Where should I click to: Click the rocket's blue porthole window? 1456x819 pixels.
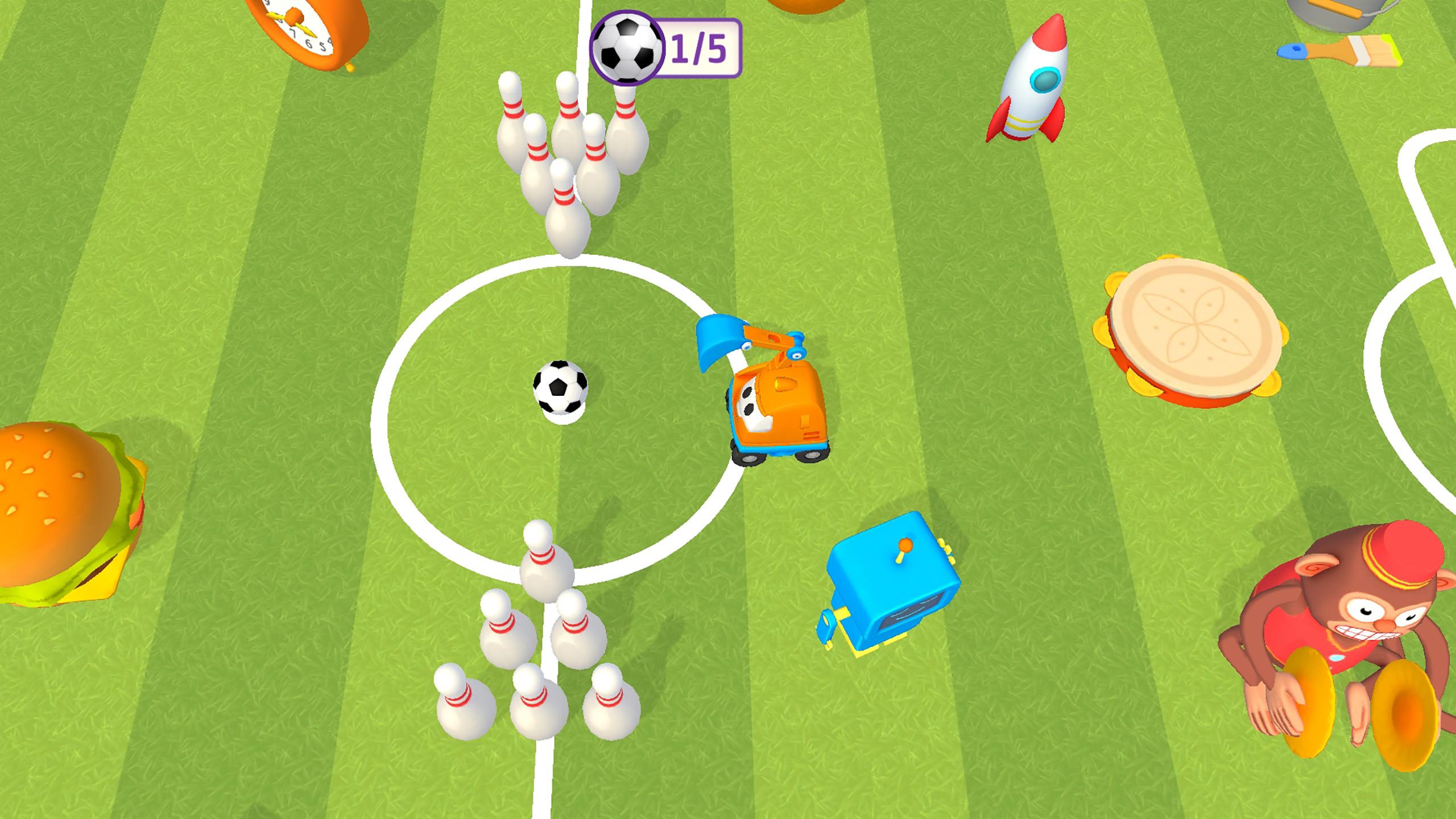click(x=1046, y=80)
